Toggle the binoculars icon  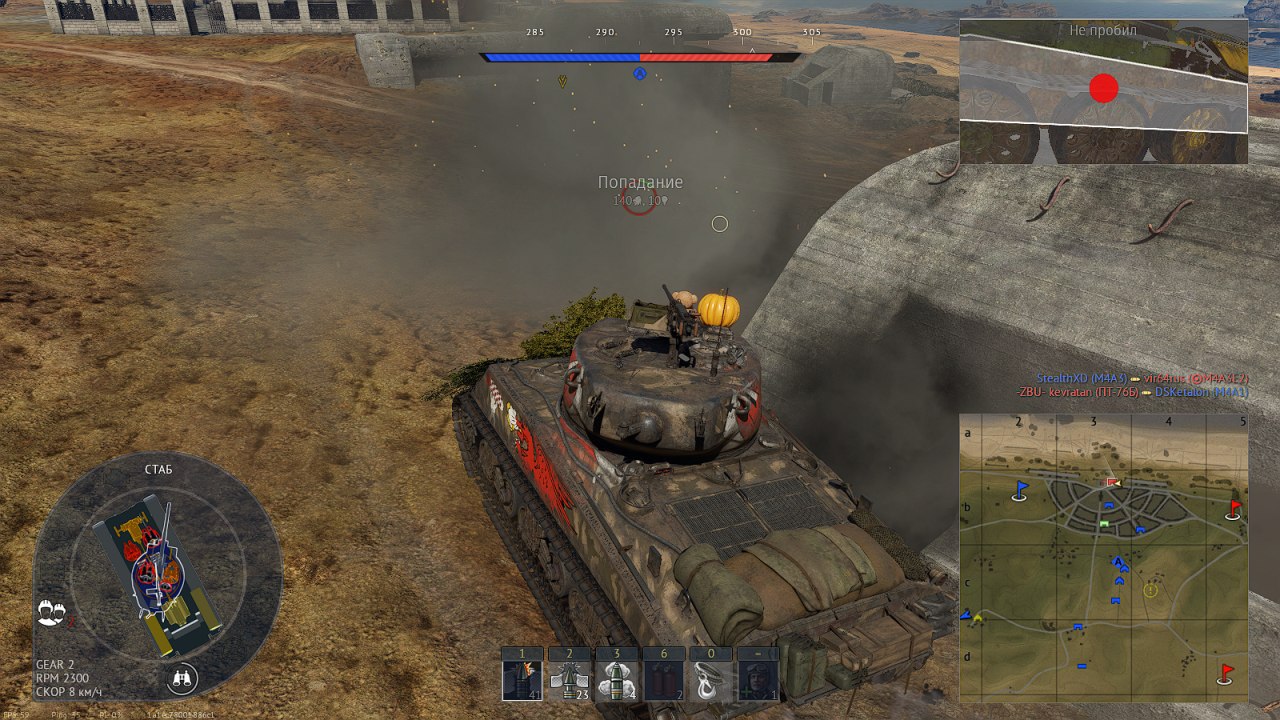182,678
